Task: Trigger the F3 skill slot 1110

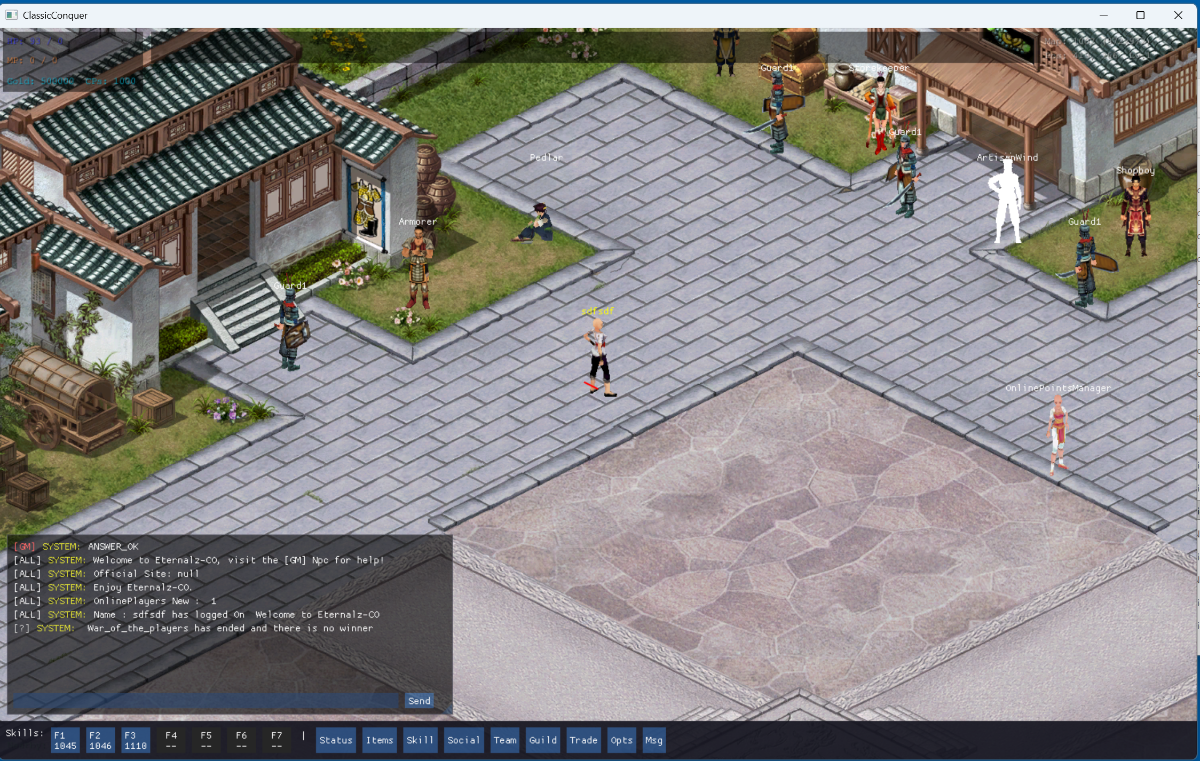Action: (136, 740)
